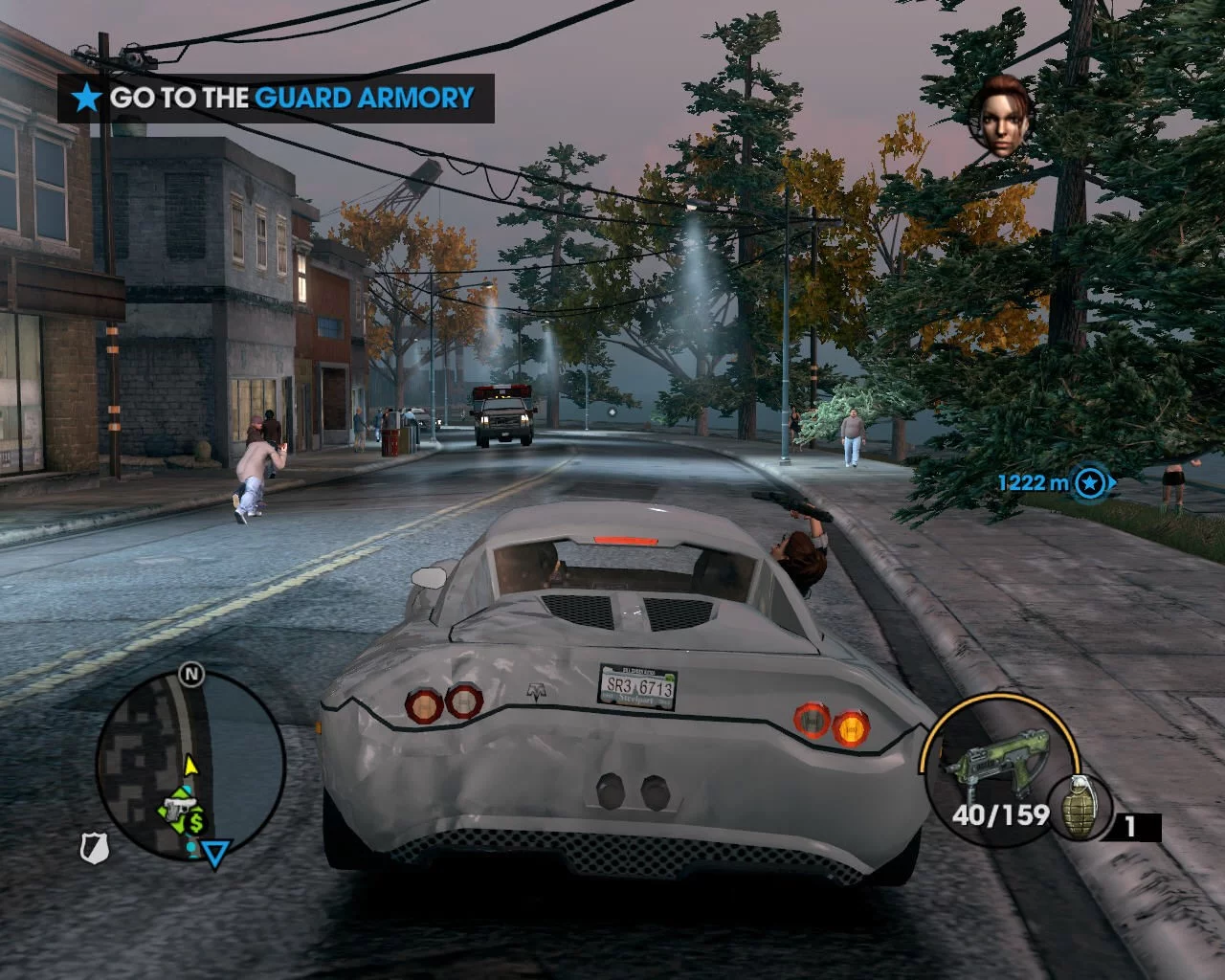Click the police notoriety shield icon
Screen dimensions: 1225x980
[95, 847]
